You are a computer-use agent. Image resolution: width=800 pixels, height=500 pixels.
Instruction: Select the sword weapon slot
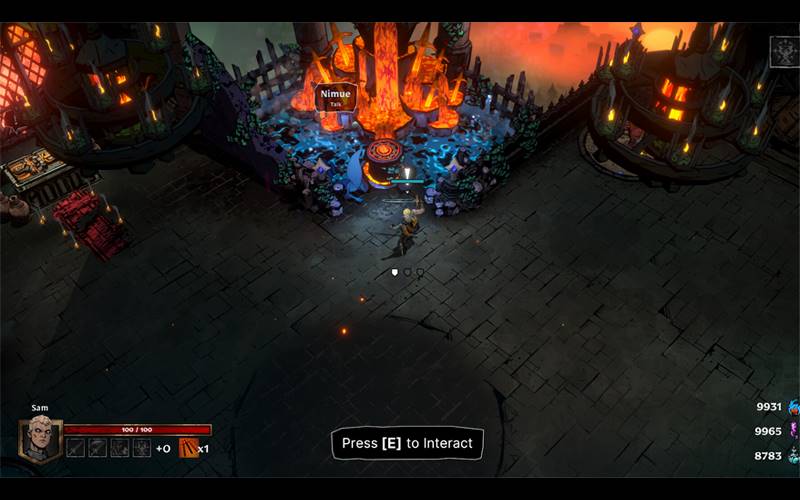pos(76,448)
